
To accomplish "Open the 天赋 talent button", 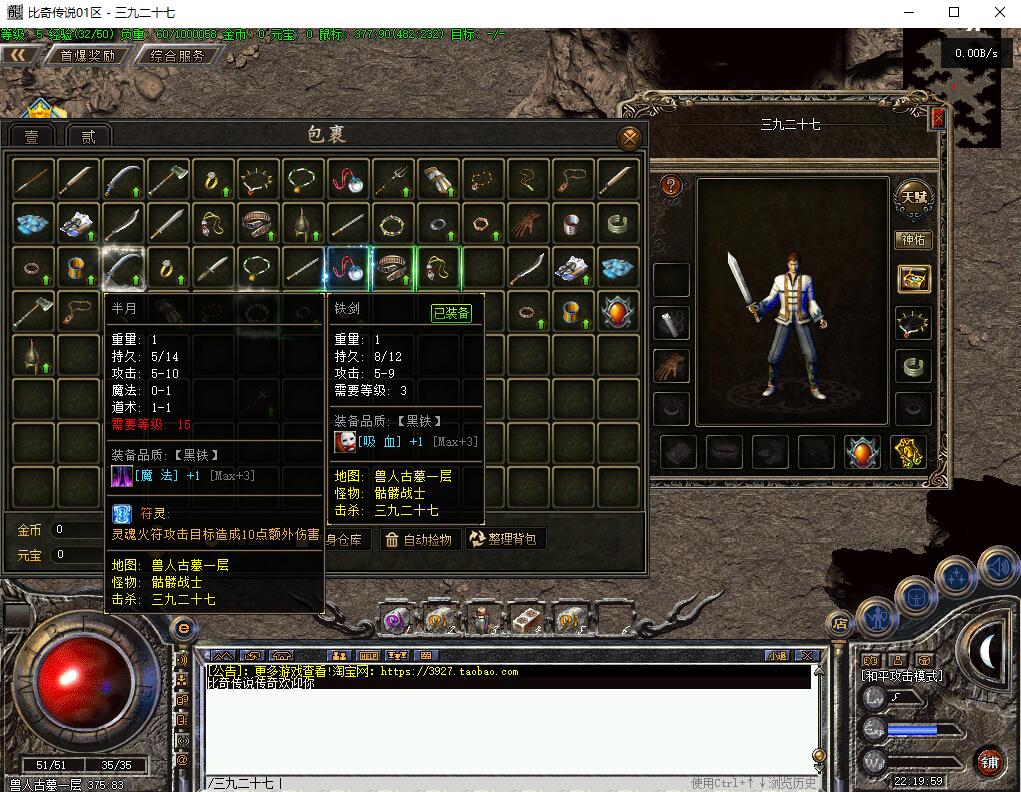I will [x=913, y=197].
